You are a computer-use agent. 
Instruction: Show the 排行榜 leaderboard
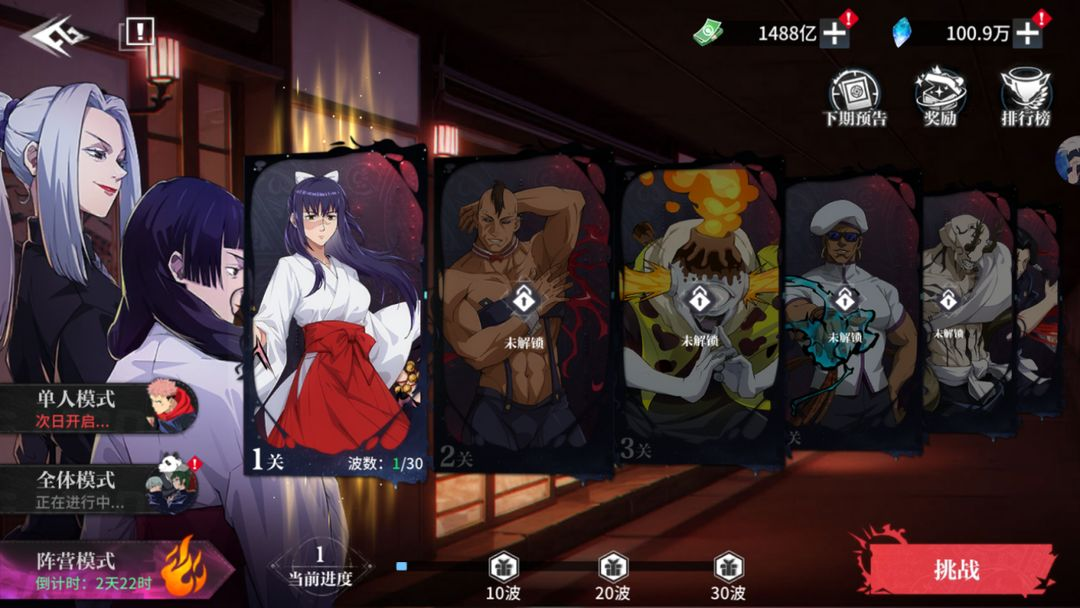(1026, 99)
